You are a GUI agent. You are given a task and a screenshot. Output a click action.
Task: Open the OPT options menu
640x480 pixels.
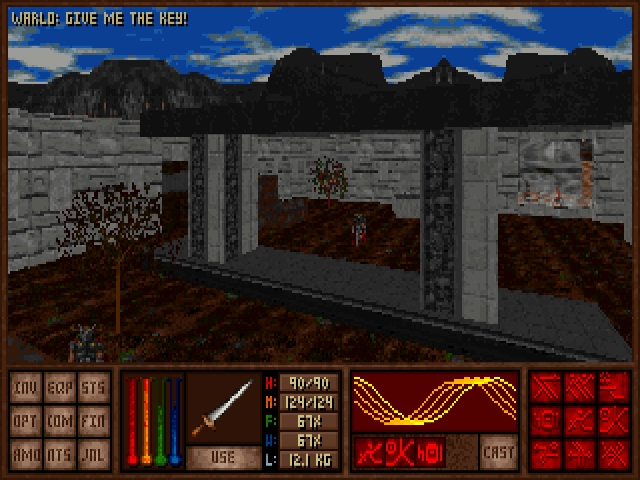coord(26,421)
